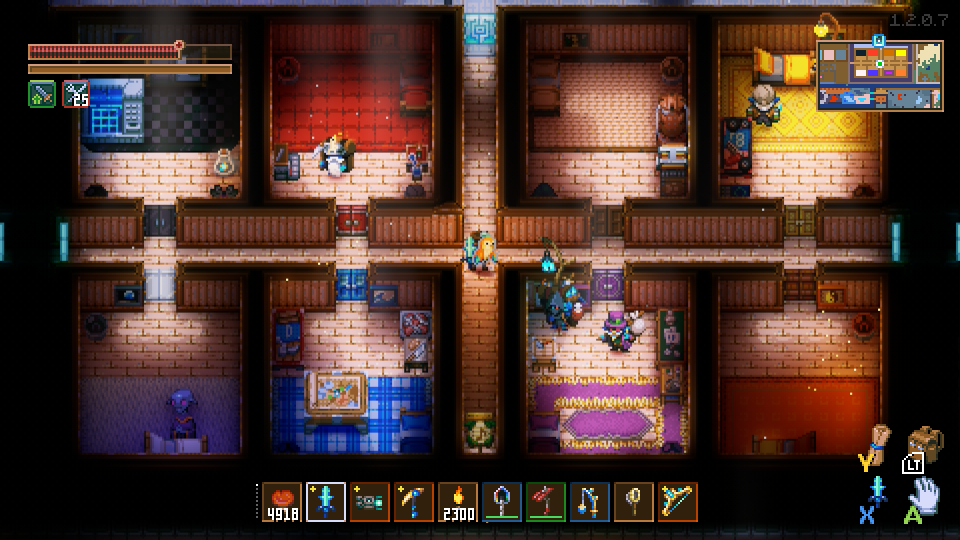Select the bug net hotbar slot
The width and height of the screenshot is (960, 540).
tap(634, 502)
